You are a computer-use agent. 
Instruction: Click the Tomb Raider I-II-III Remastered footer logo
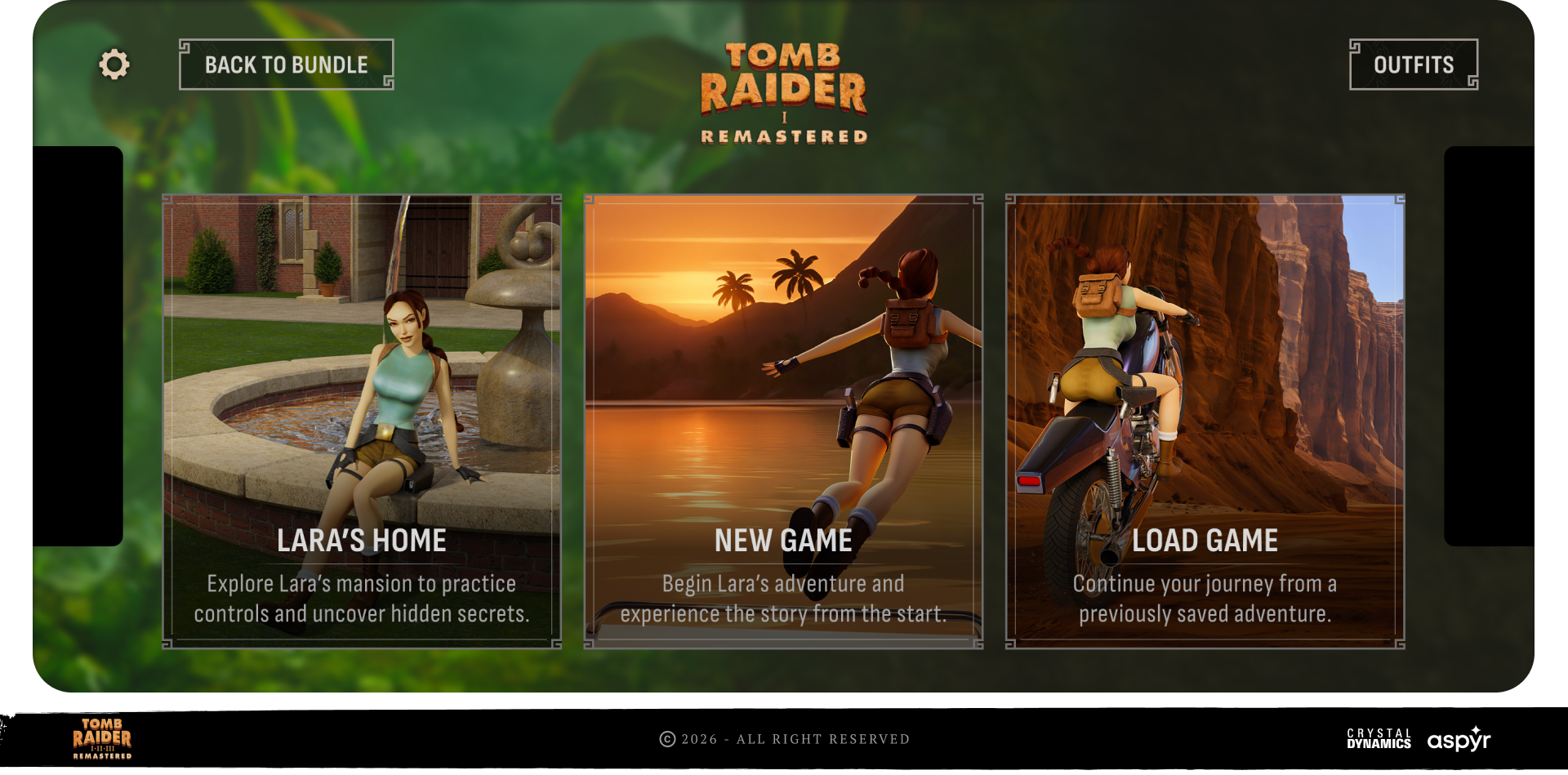[102, 738]
